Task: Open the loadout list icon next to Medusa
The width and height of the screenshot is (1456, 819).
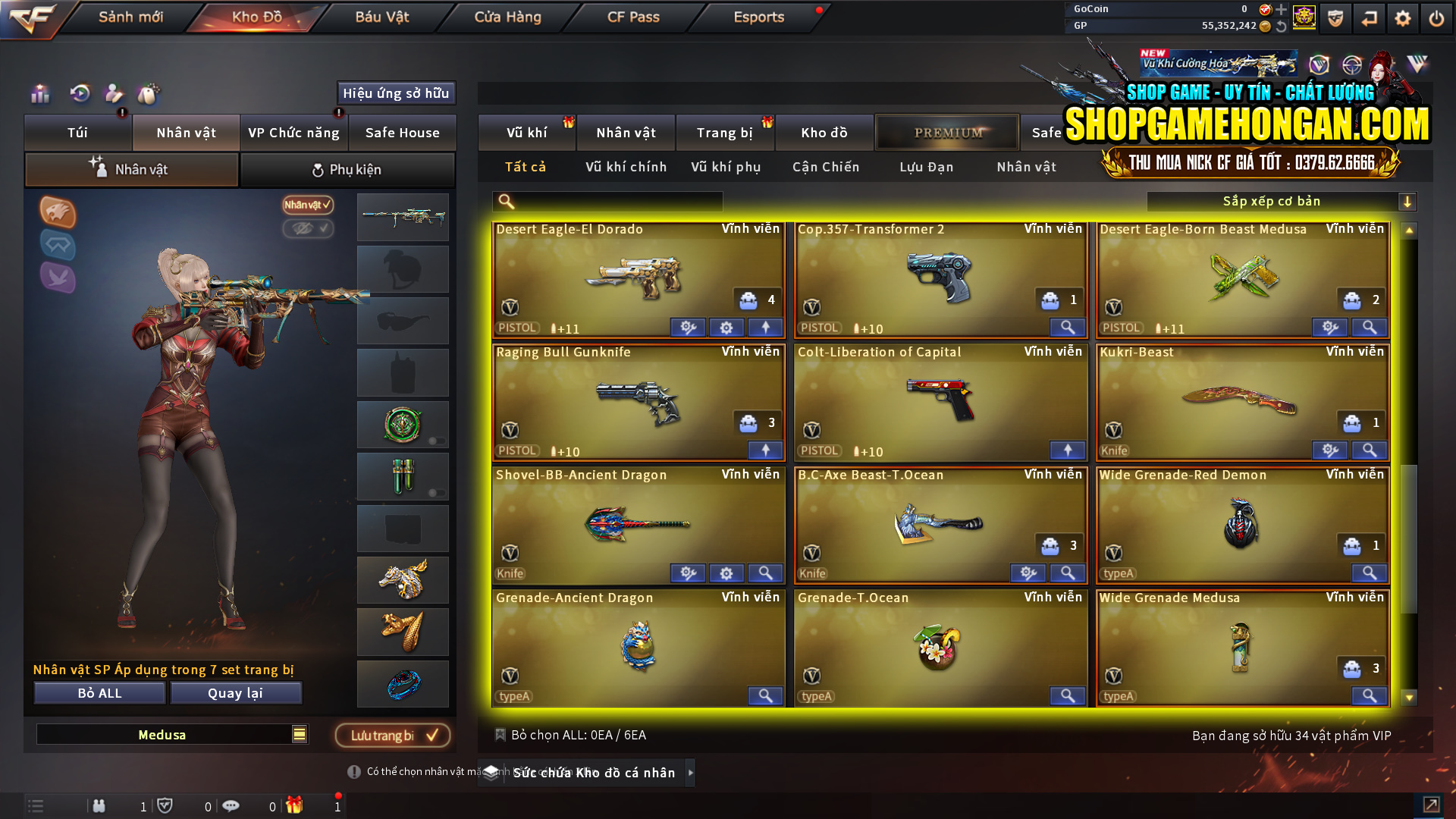Action: (299, 734)
